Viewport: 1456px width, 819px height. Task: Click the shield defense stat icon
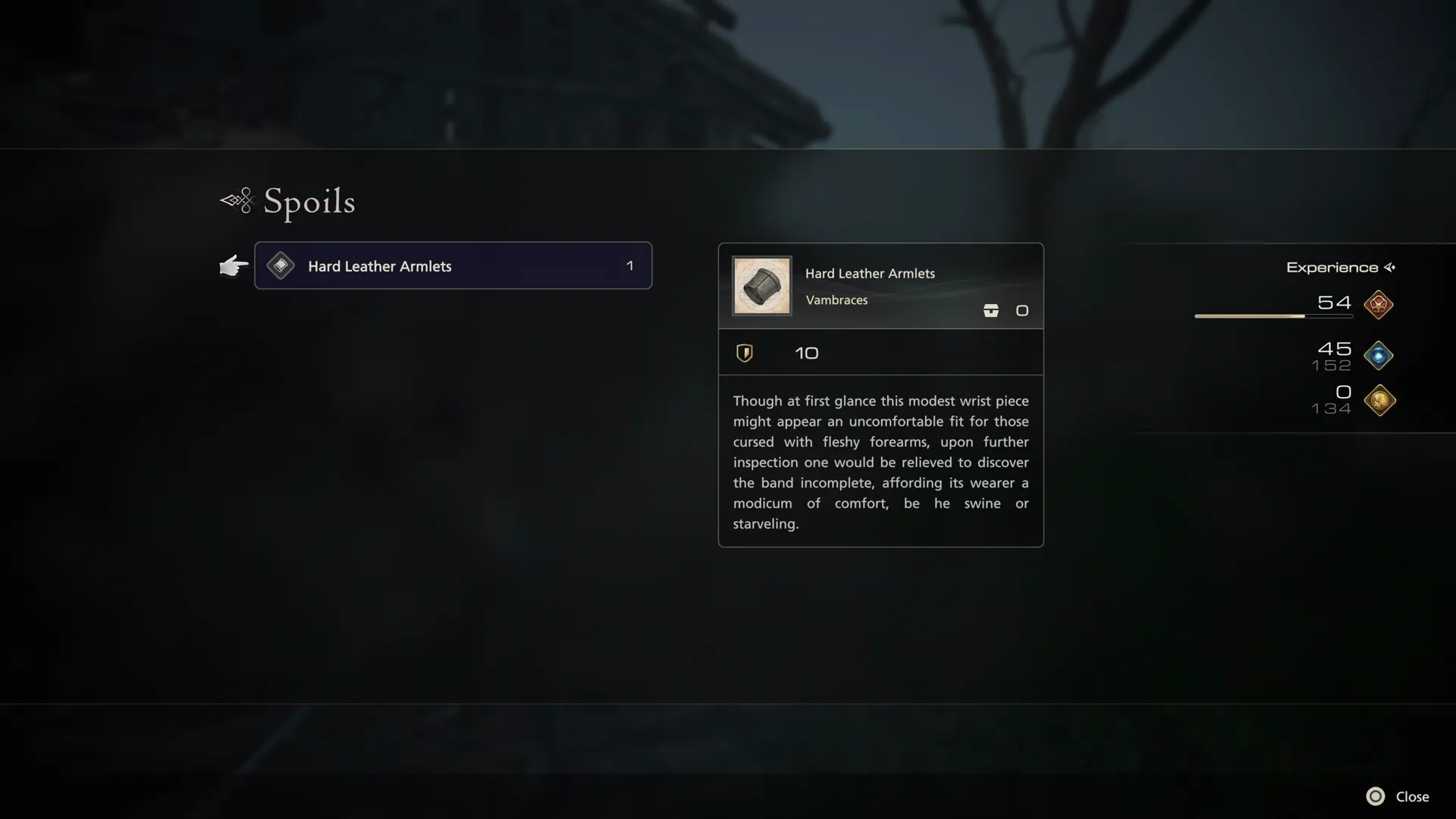(x=745, y=353)
